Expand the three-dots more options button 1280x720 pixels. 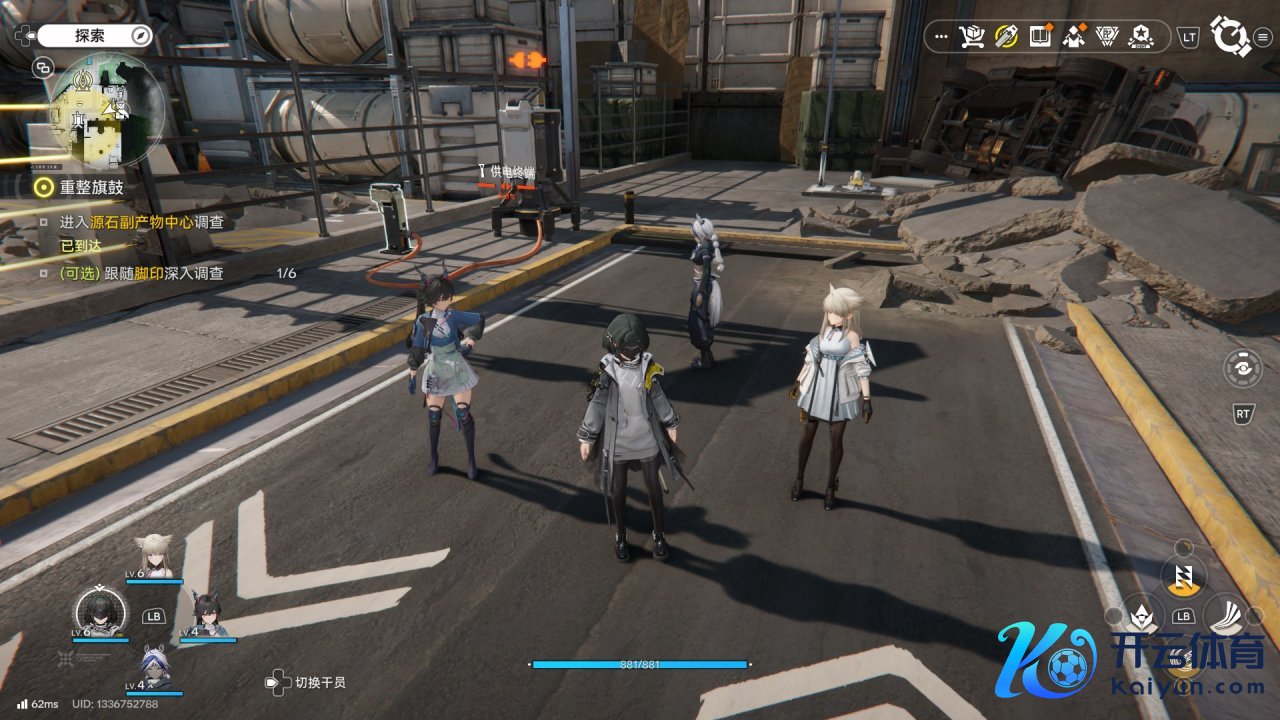click(939, 38)
